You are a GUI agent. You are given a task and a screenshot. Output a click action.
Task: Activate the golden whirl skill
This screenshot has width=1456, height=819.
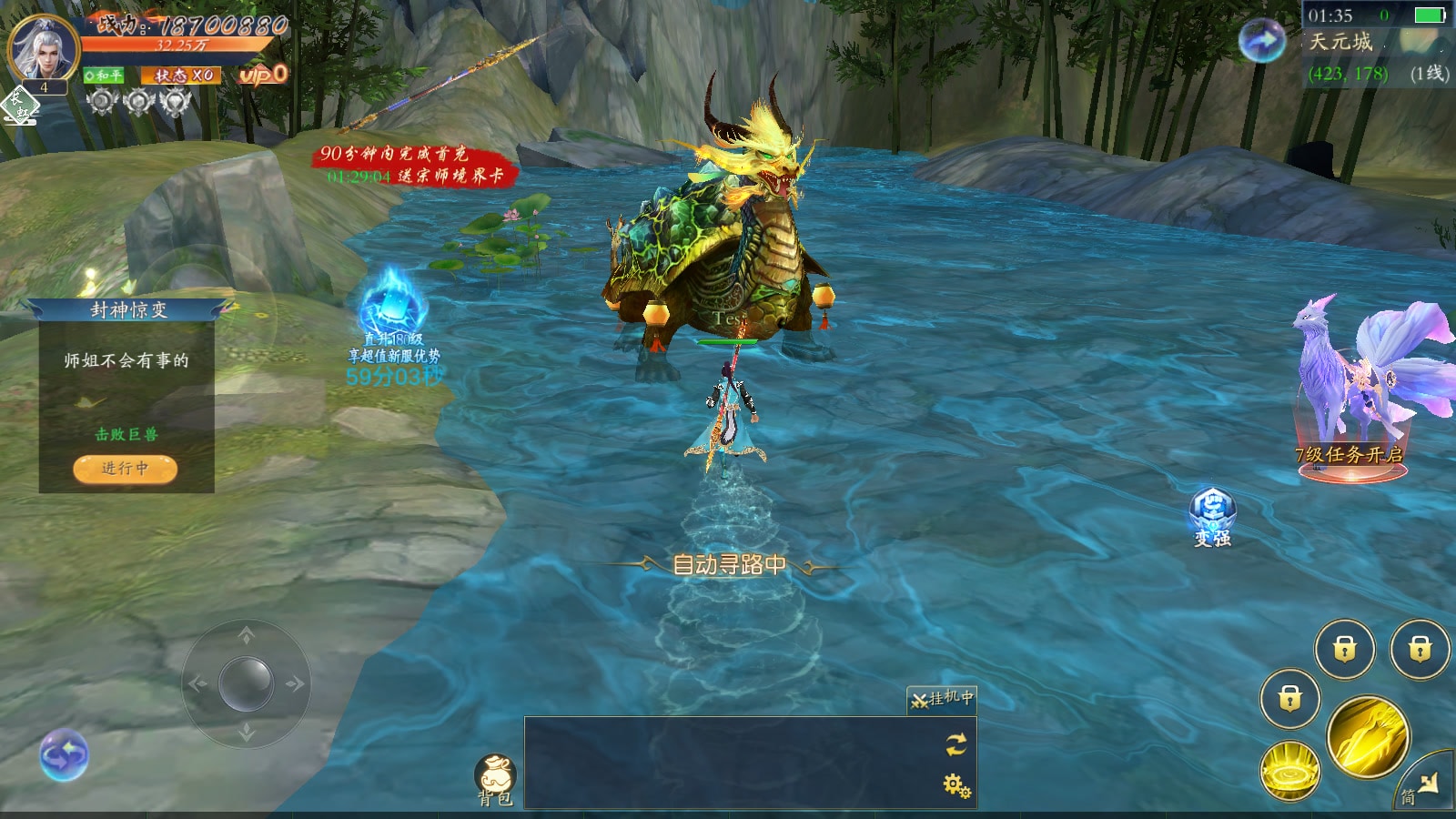coord(1289,771)
